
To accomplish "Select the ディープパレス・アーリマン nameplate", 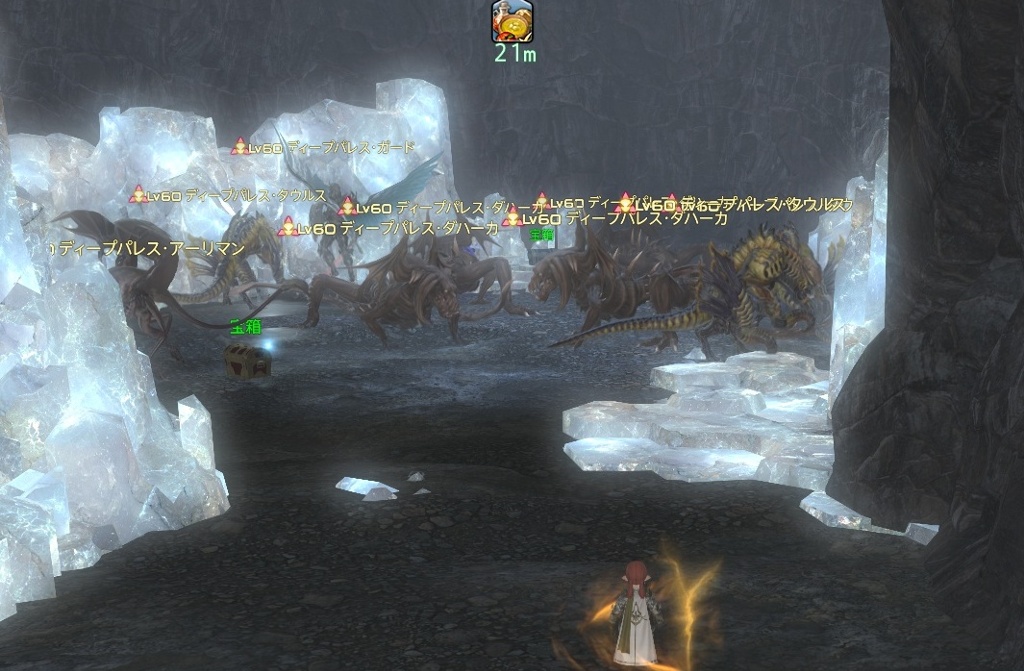I will coord(150,249).
